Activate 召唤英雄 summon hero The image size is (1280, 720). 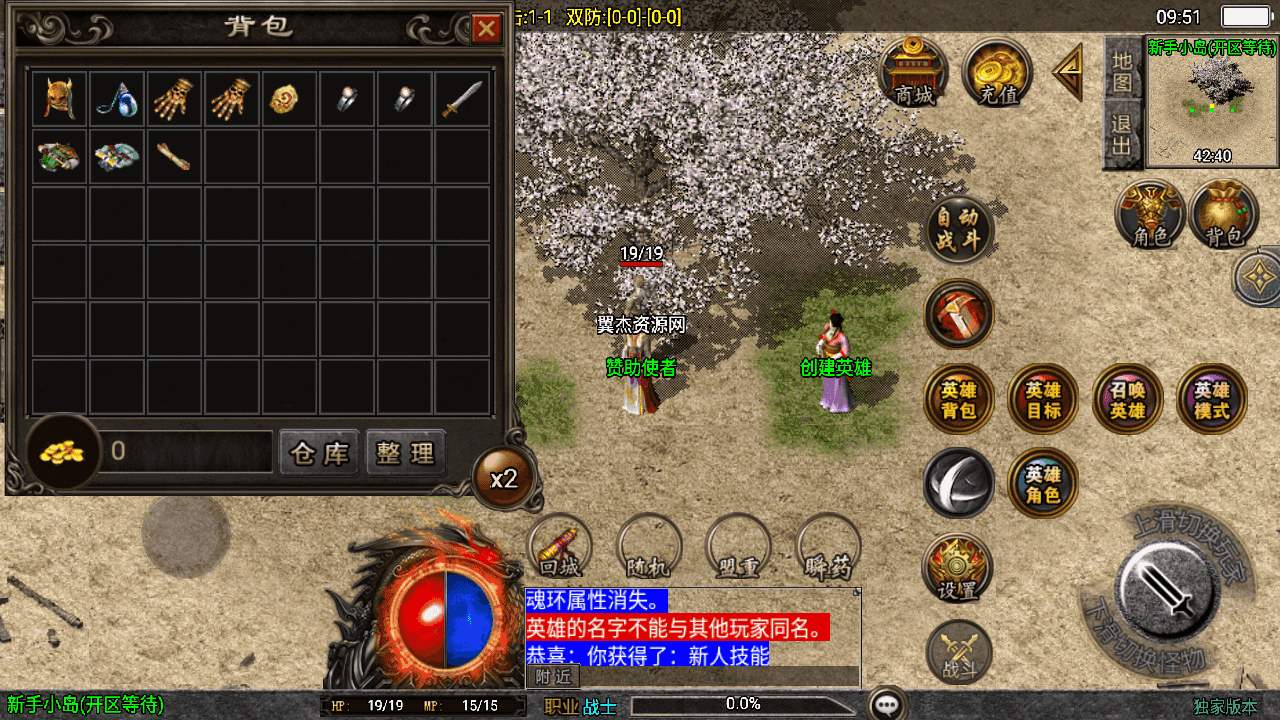point(1128,400)
